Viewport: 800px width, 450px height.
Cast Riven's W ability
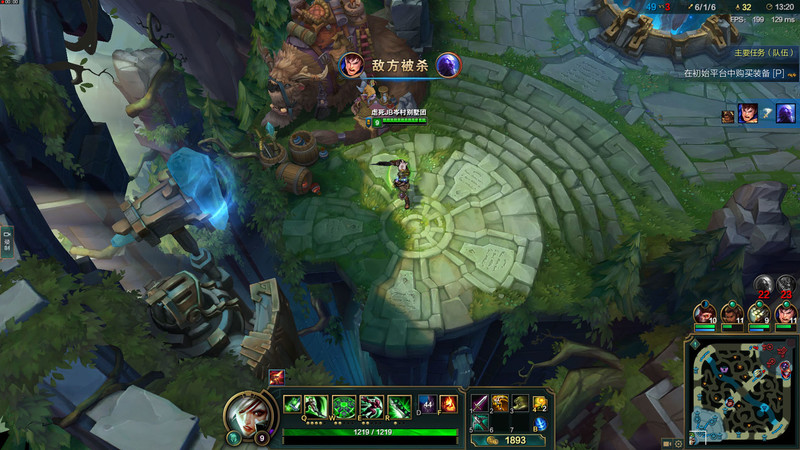[344, 405]
